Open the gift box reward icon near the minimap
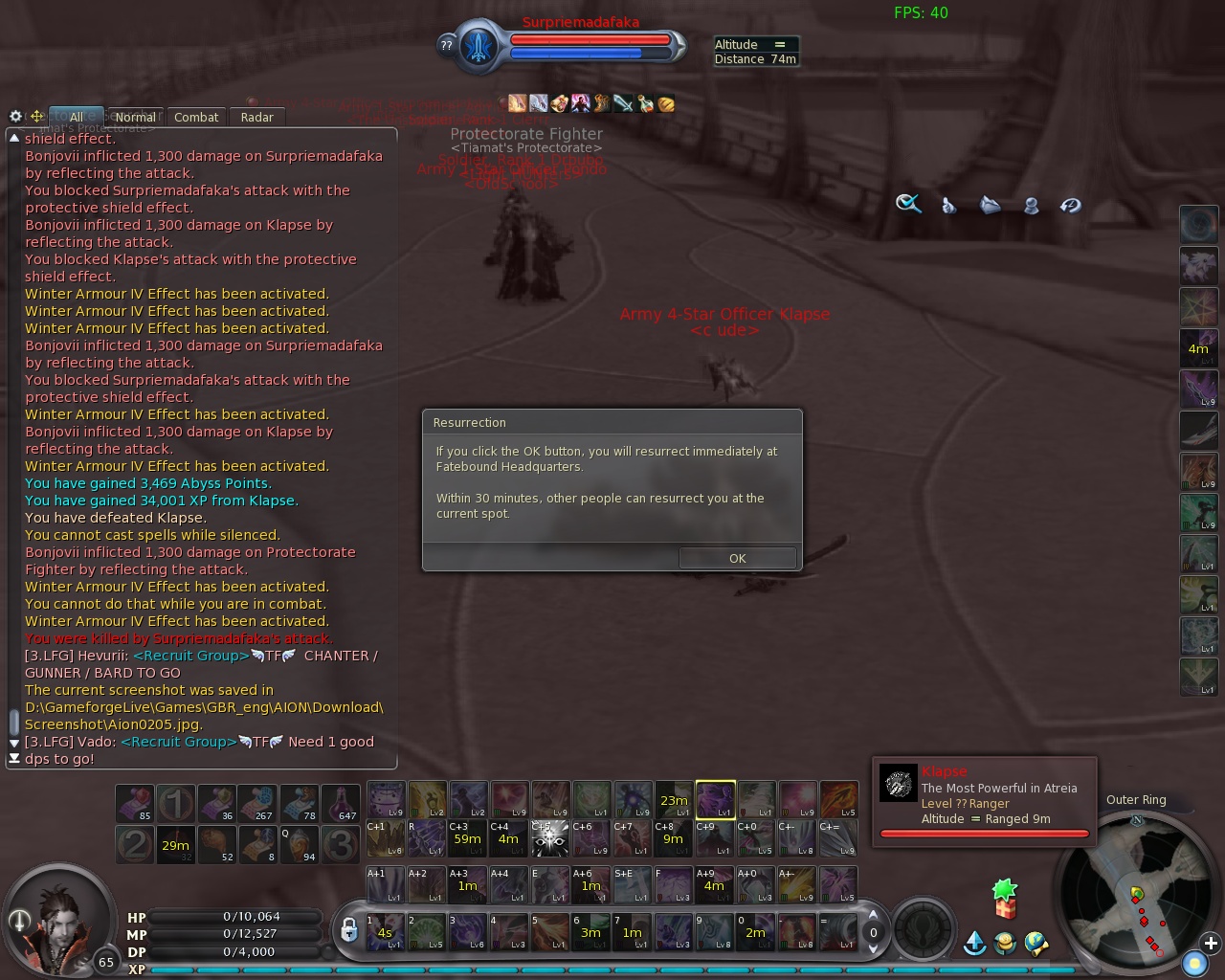This screenshot has height=980, width=1225. point(1005,909)
